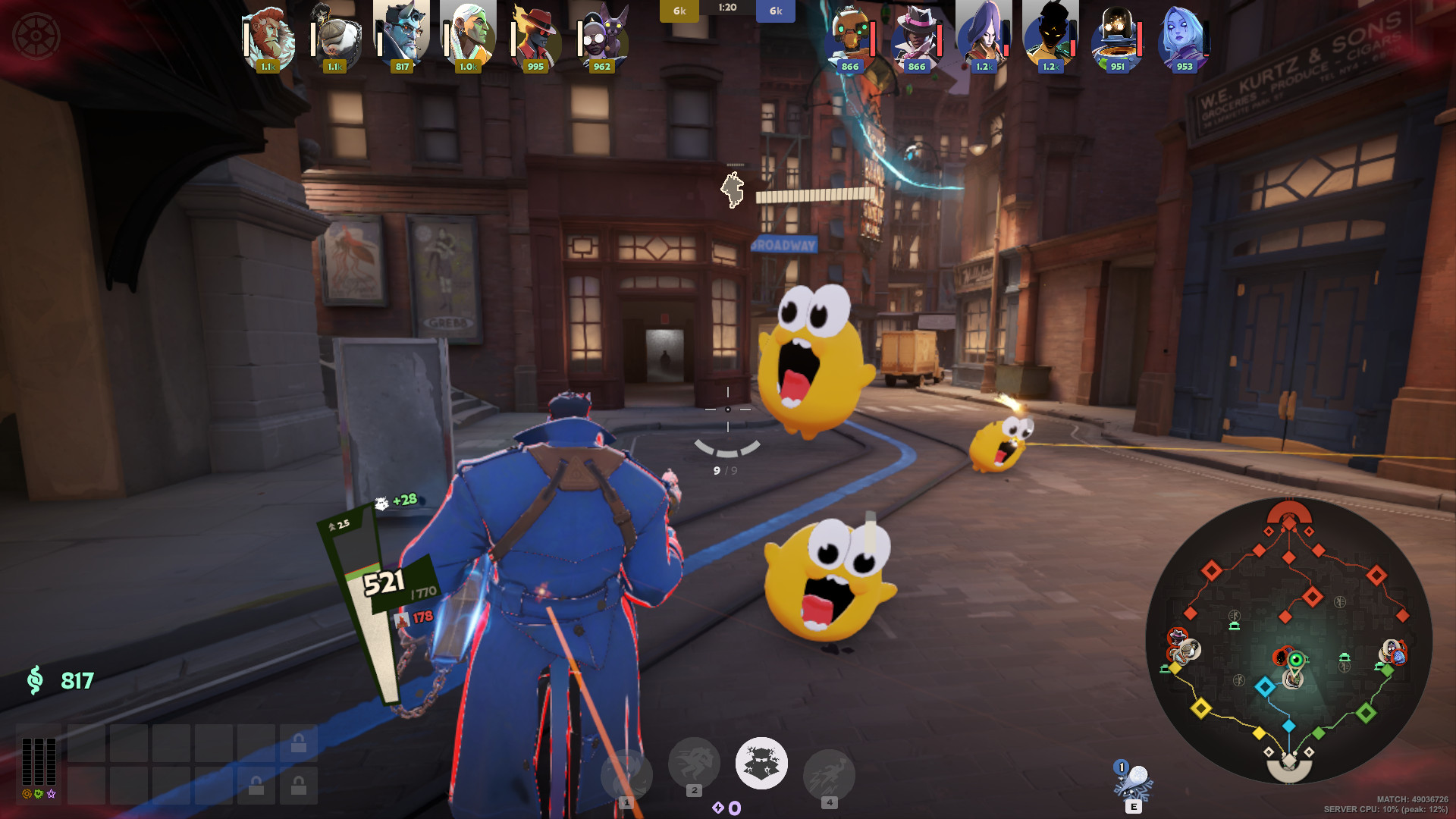
Task: Select the pale blue ghost woman portrait
Action: tap(1184, 36)
